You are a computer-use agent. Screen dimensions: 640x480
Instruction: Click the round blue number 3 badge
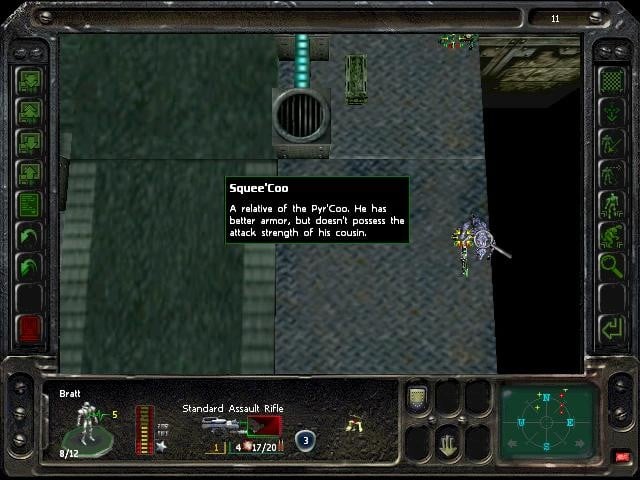pyautogui.click(x=304, y=438)
